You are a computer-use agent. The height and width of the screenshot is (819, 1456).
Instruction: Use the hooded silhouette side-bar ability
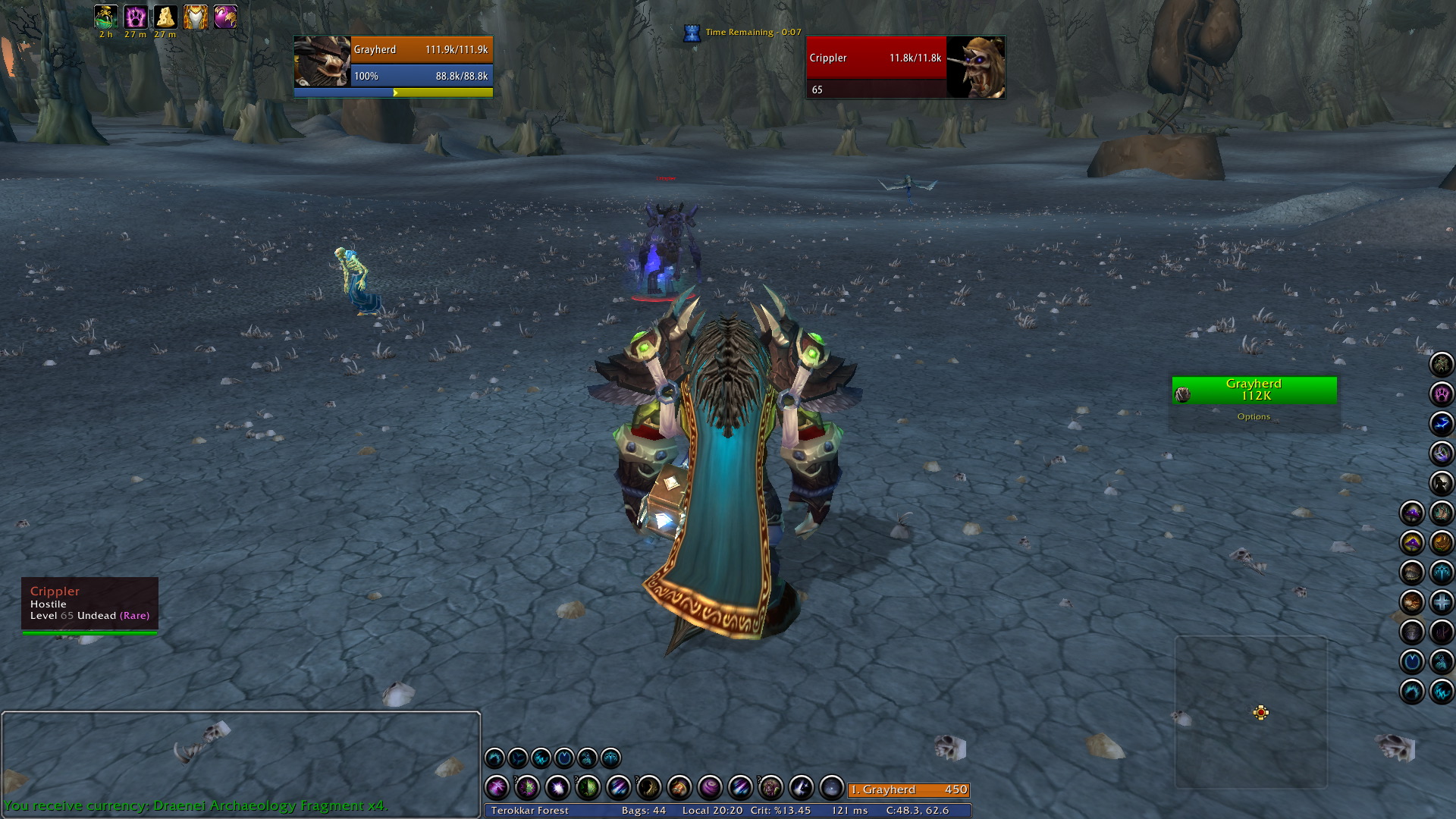click(x=1441, y=483)
